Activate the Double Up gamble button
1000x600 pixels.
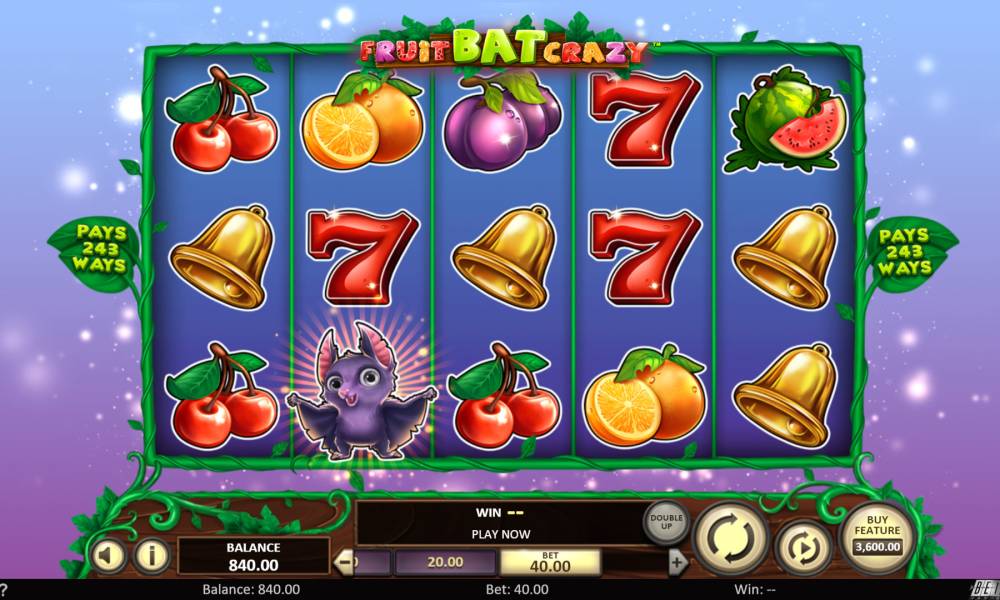pos(666,523)
